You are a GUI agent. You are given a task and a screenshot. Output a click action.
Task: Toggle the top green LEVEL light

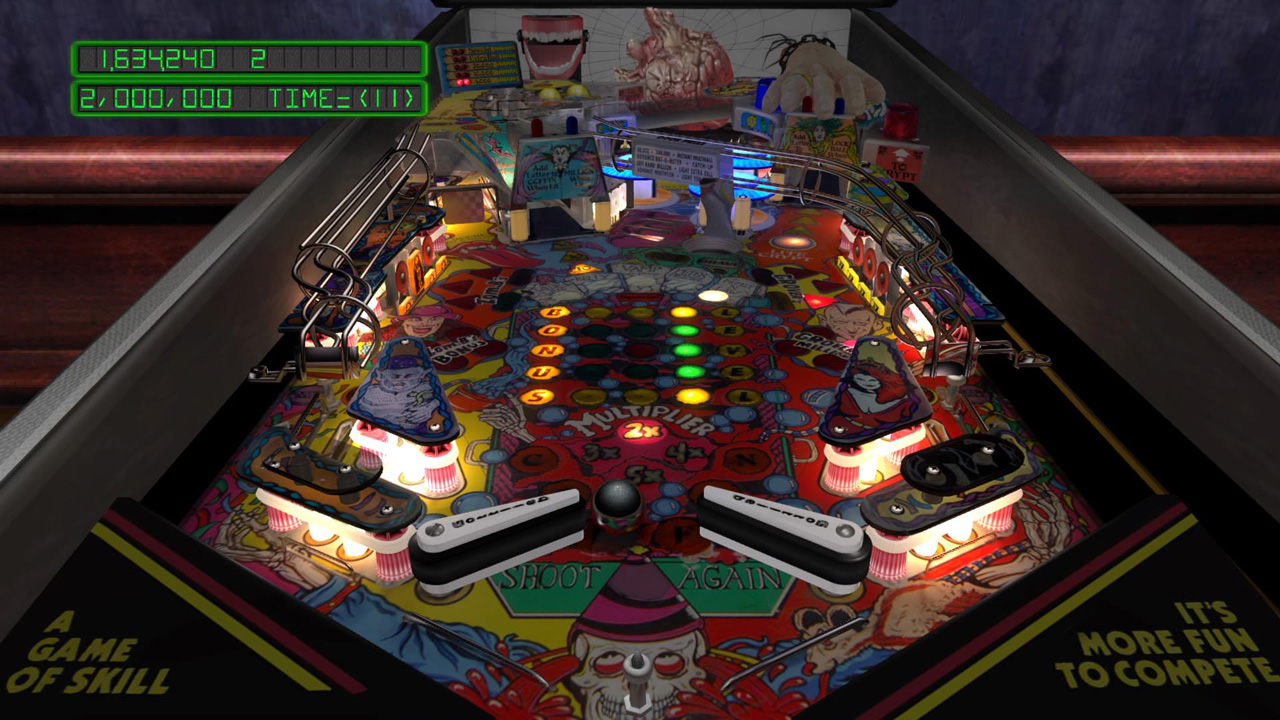point(684,329)
